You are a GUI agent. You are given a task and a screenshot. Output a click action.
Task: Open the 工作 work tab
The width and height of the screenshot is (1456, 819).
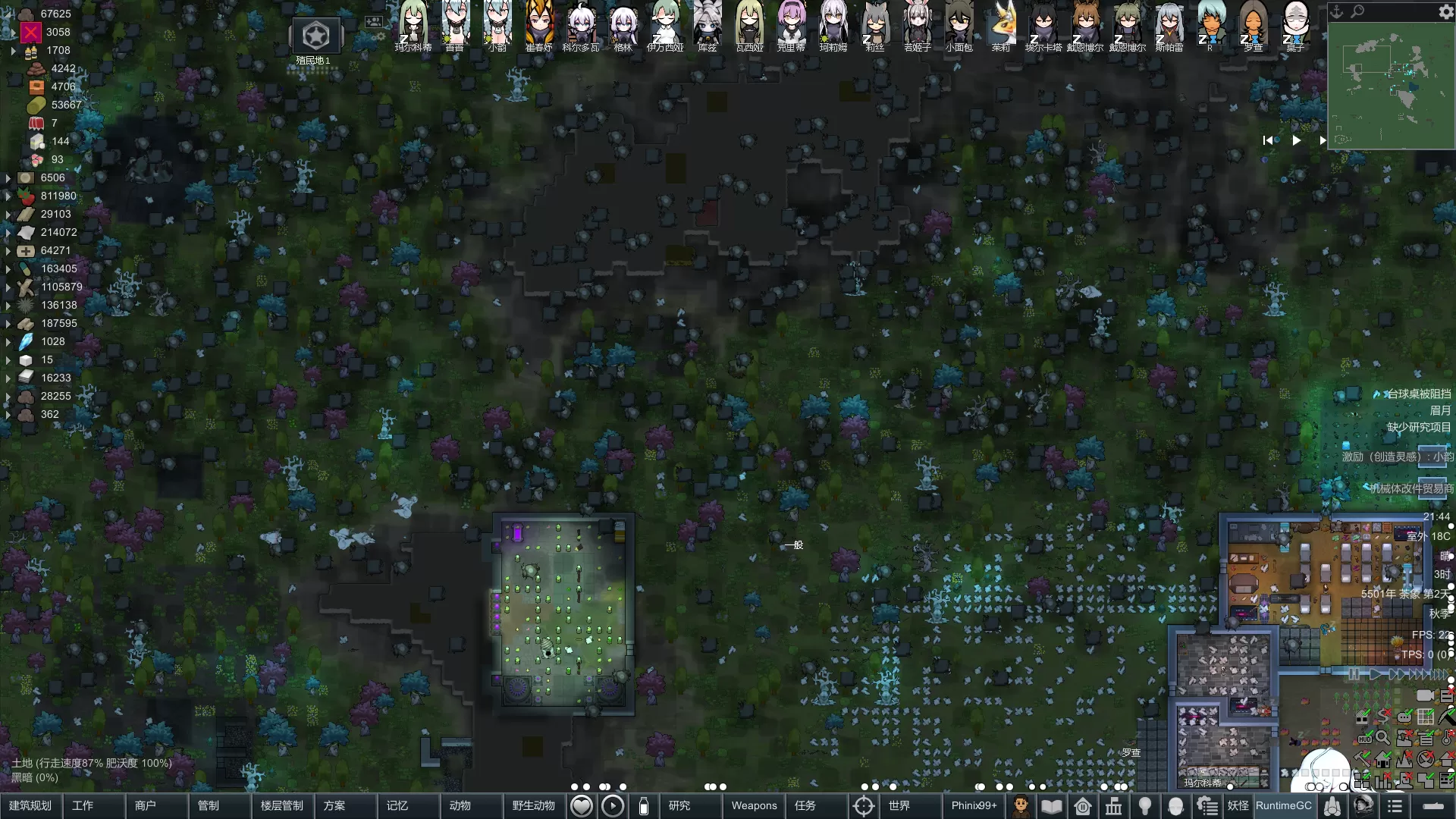83,805
